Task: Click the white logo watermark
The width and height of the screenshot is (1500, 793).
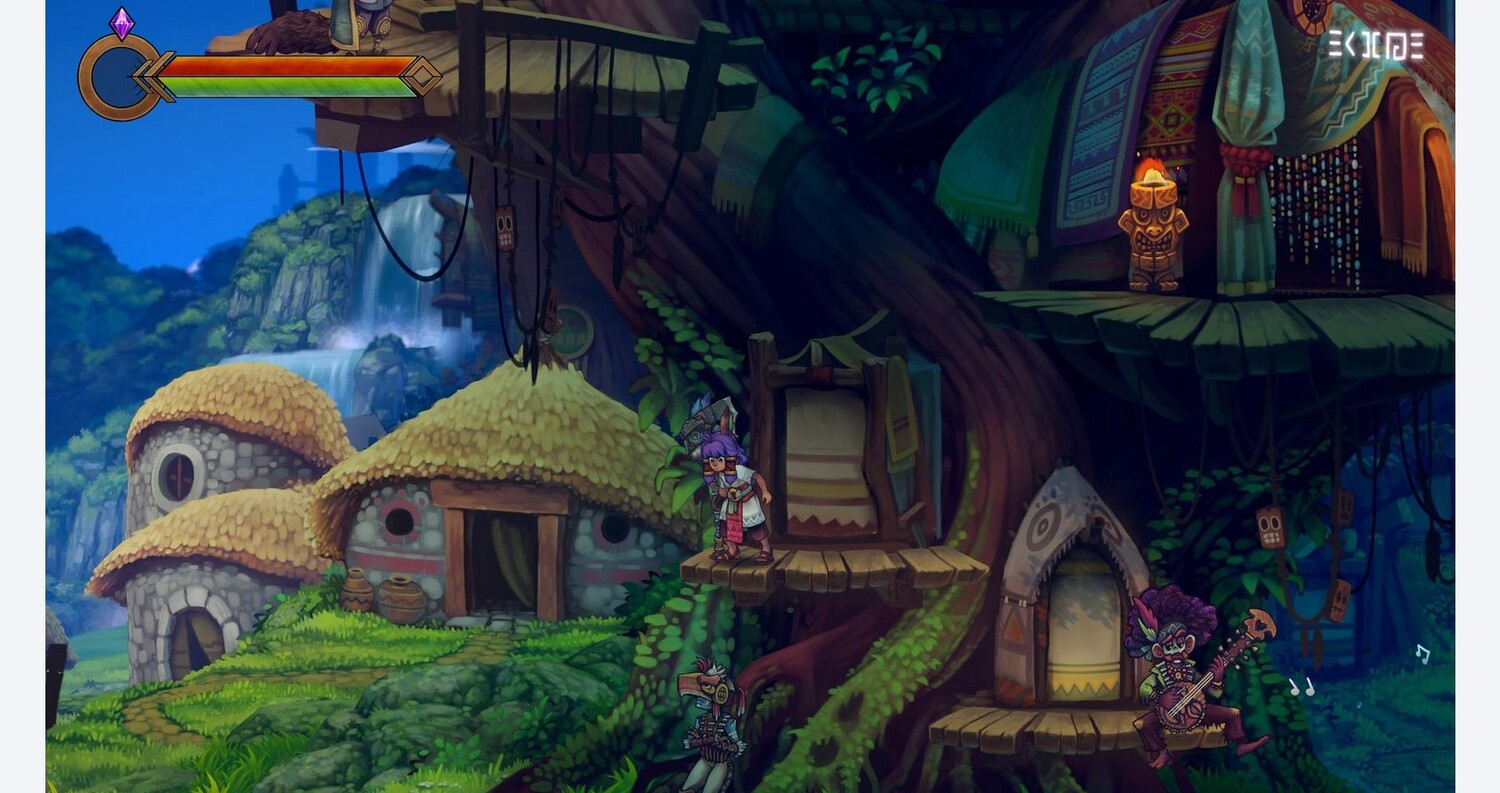Action: click(x=1375, y=45)
